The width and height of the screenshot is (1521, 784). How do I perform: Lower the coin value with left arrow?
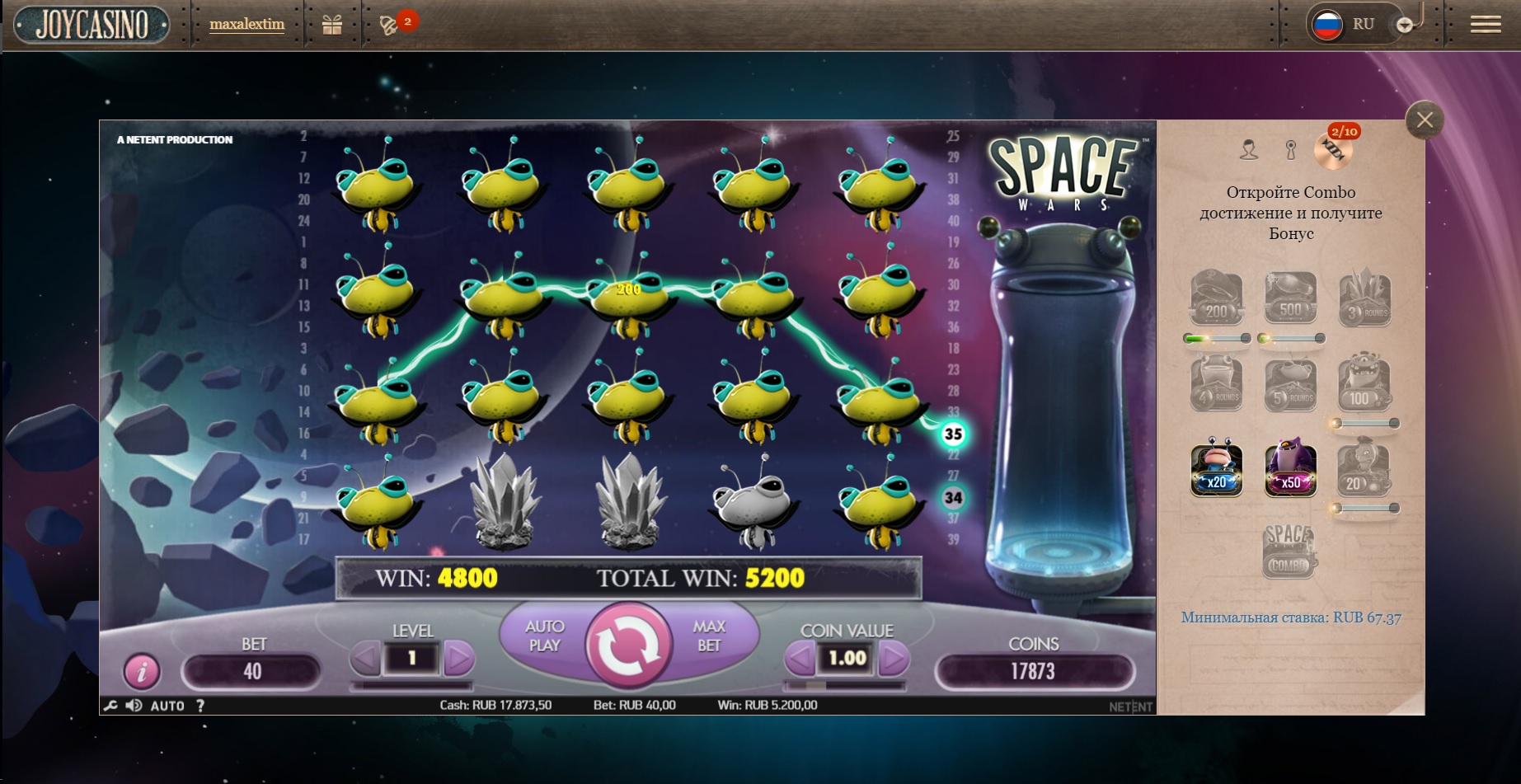pyautogui.click(x=799, y=658)
